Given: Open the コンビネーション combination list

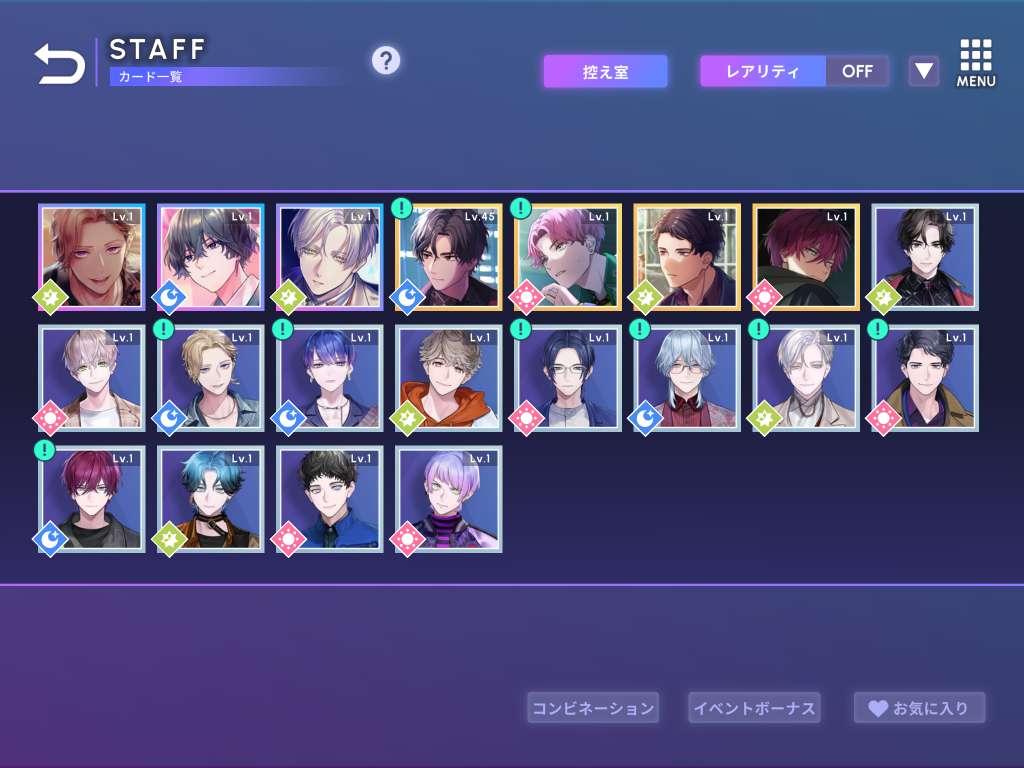Looking at the screenshot, I should click(593, 708).
